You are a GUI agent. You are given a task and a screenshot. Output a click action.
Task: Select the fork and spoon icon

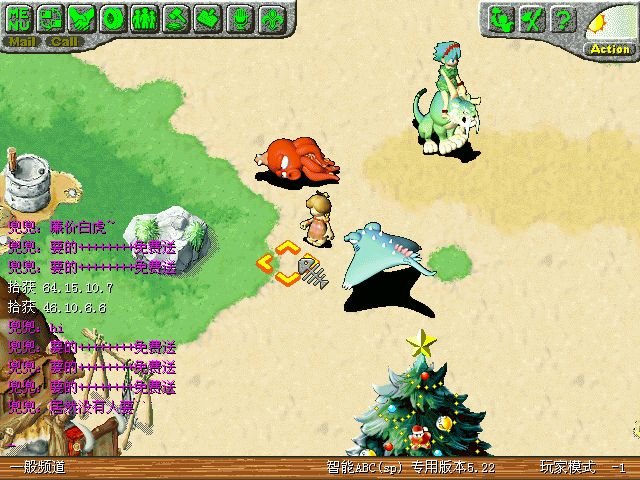pos(534,18)
